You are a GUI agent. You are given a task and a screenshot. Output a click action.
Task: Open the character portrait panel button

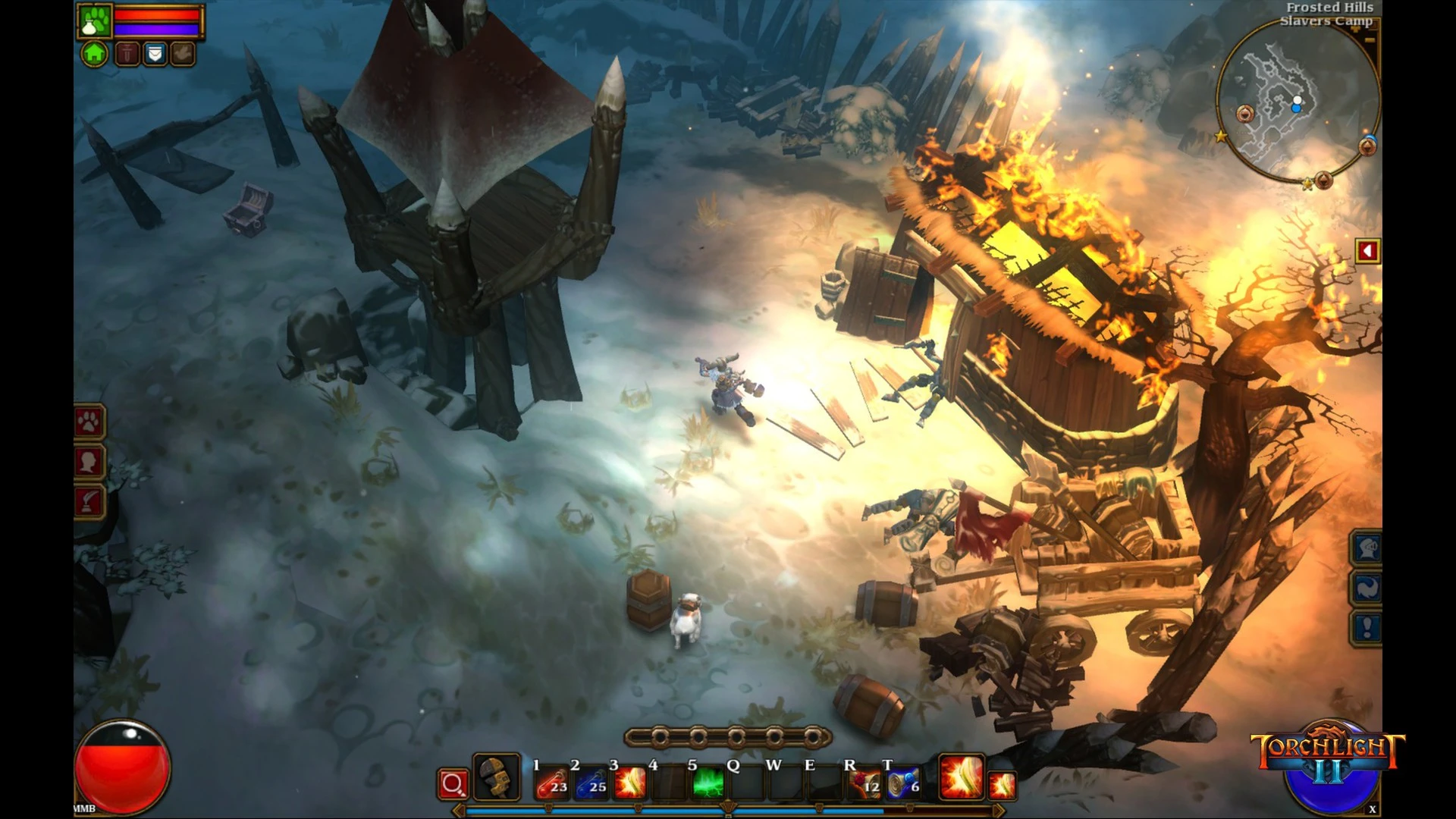point(89,462)
